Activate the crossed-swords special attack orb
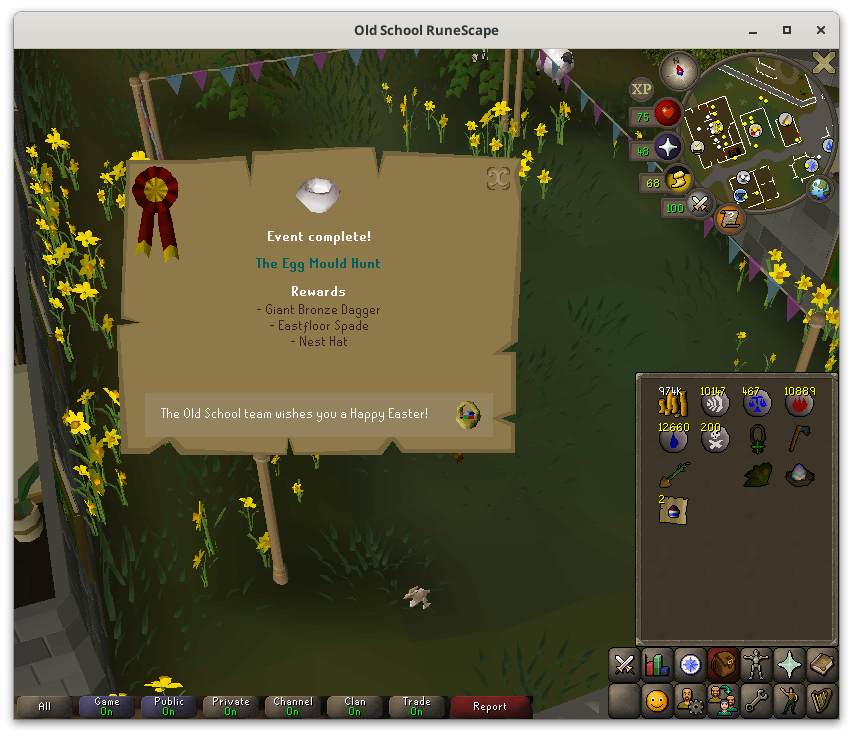The height and width of the screenshot is (736, 853). pyautogui.click(x=700, y=206)
